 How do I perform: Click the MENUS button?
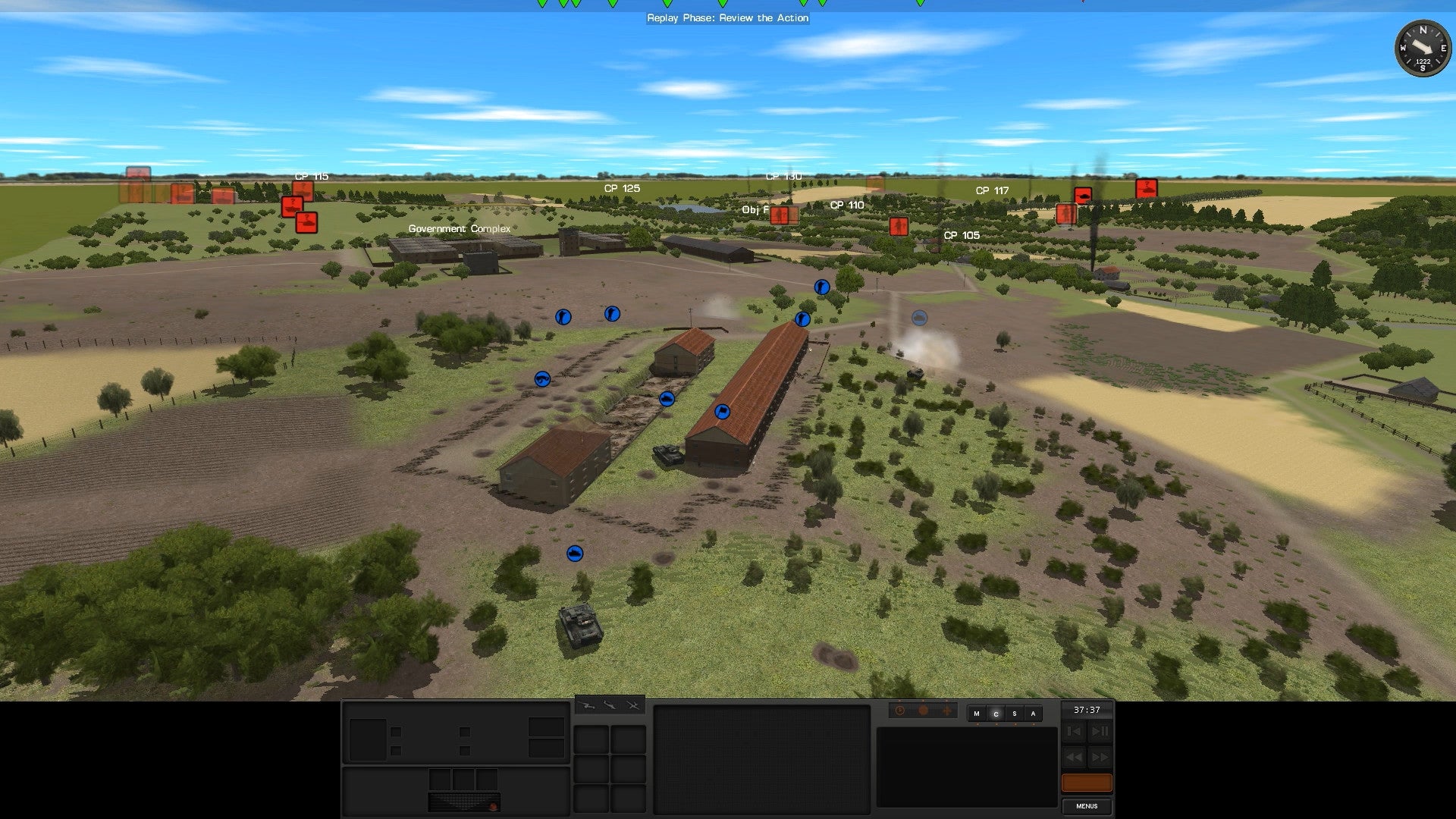pyautogui.click(x=1087, y=806)
